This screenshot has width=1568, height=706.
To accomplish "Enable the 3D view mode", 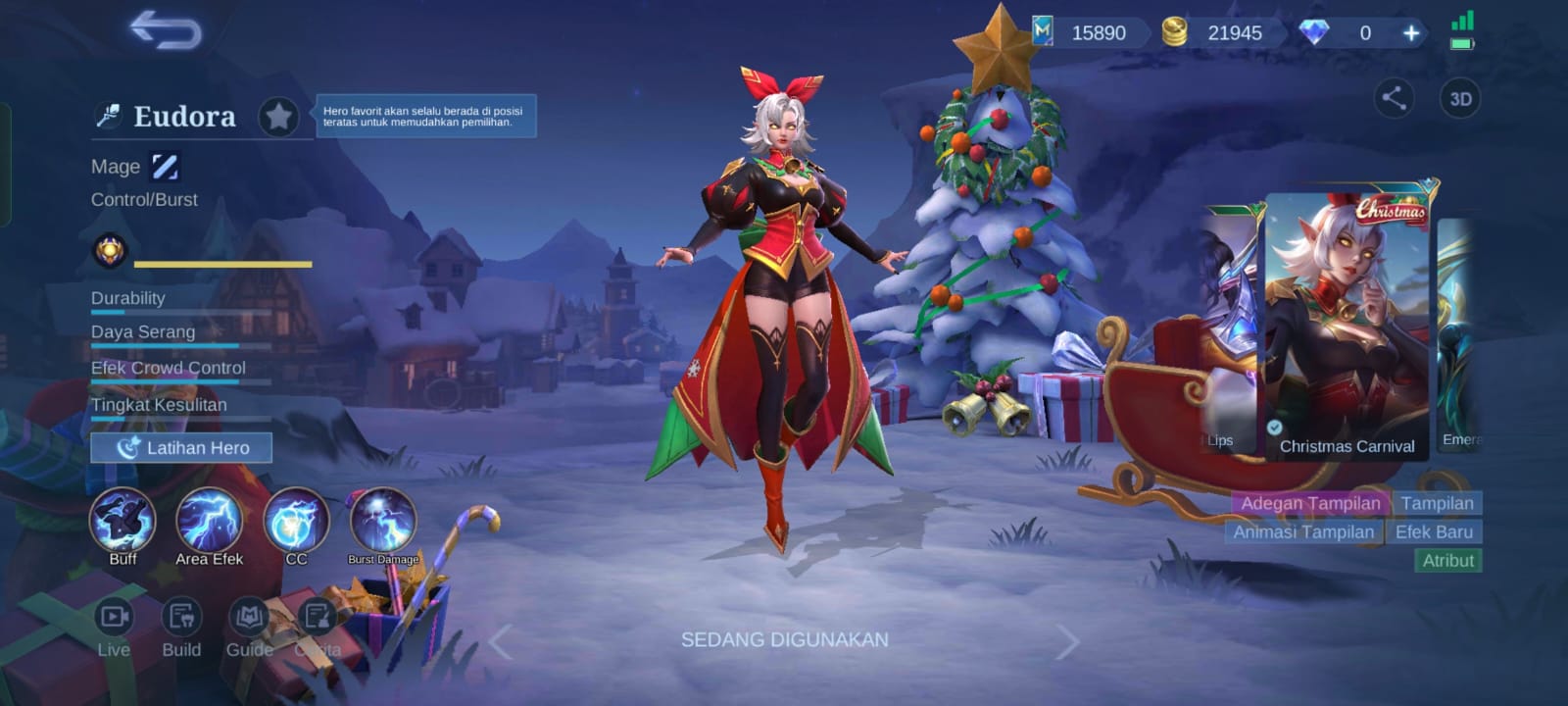I will 1460,98.
